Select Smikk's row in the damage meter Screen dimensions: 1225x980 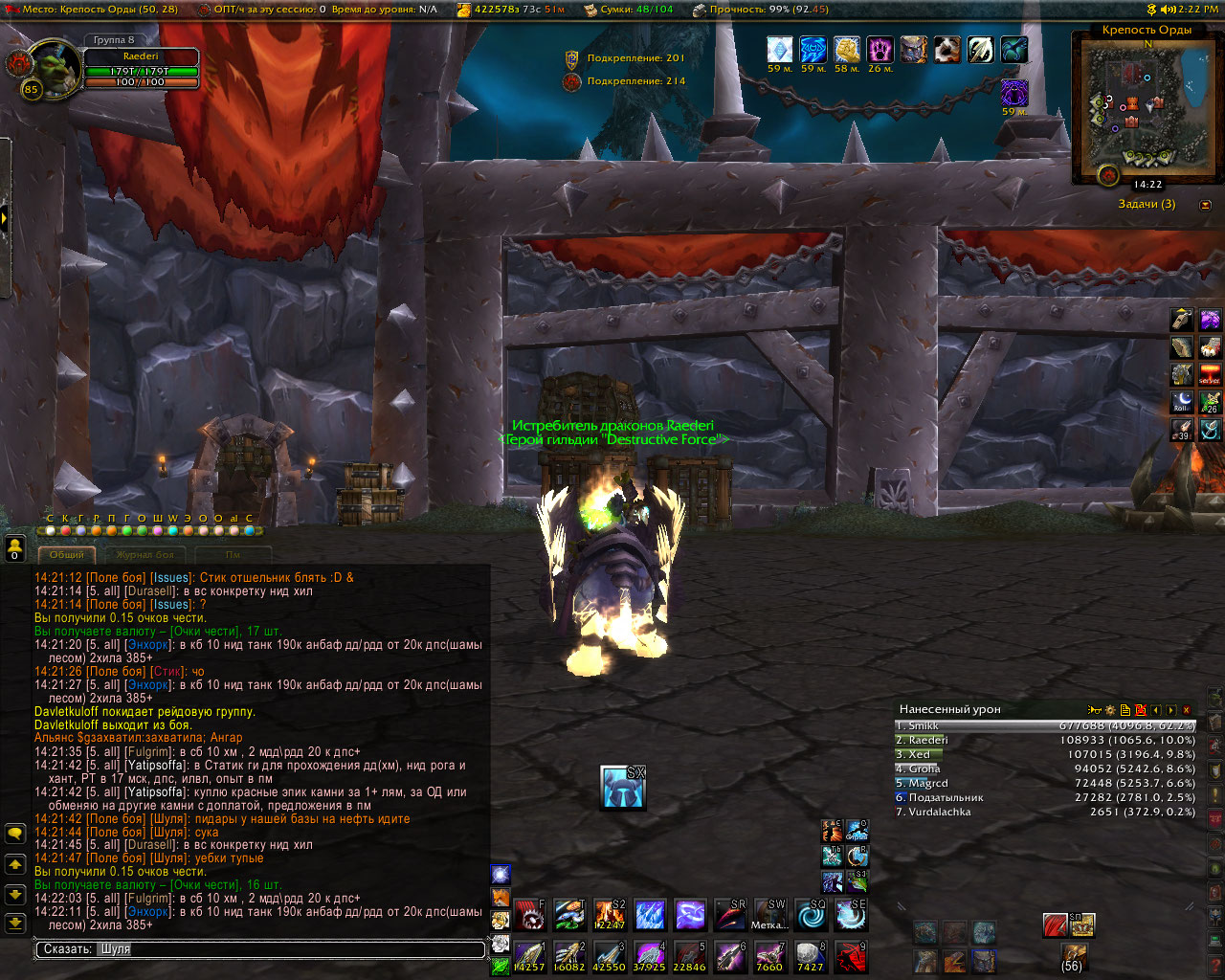coord(1045,726)
